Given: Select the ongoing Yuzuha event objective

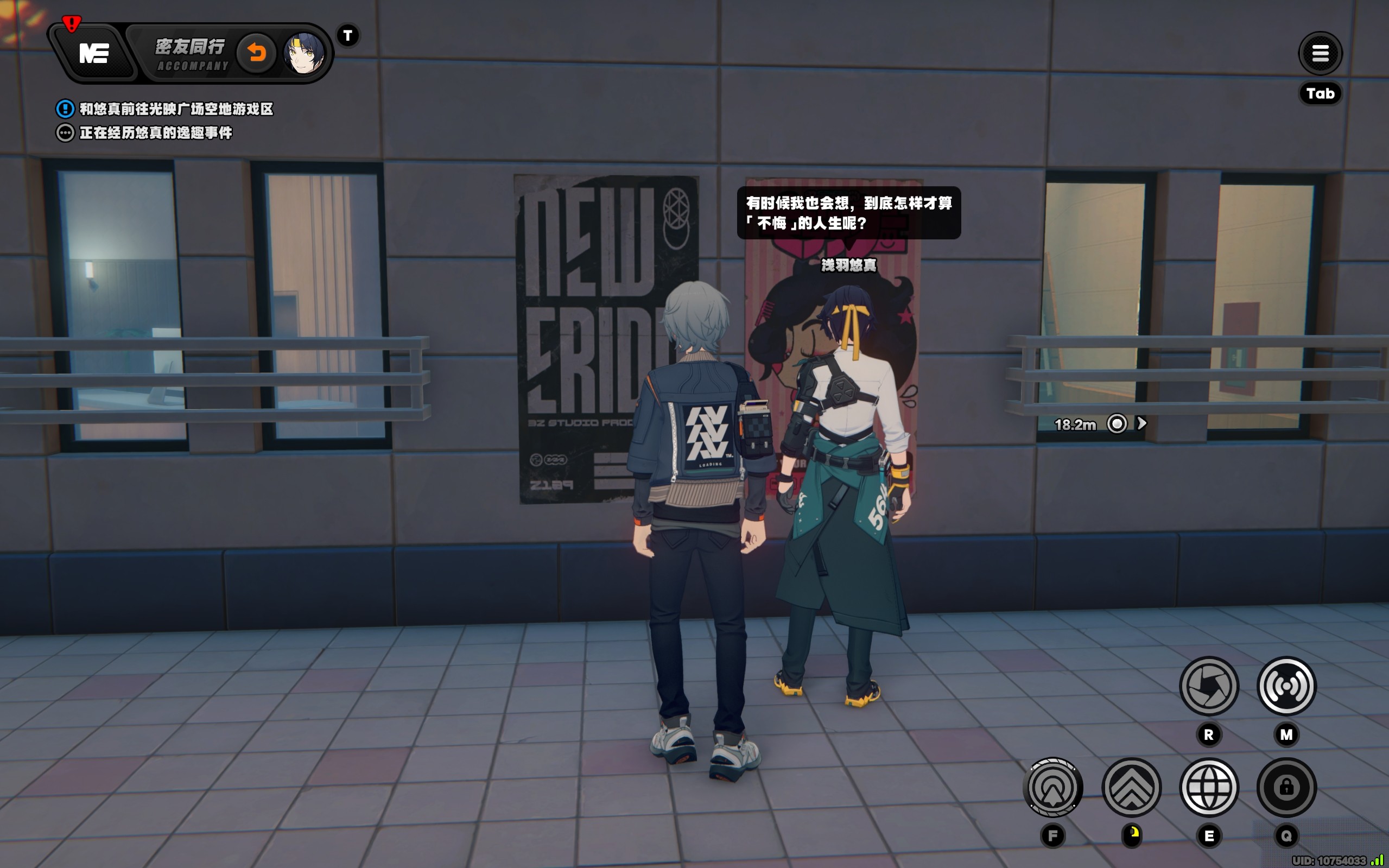Looking at the screenshot, I should 156,133.
